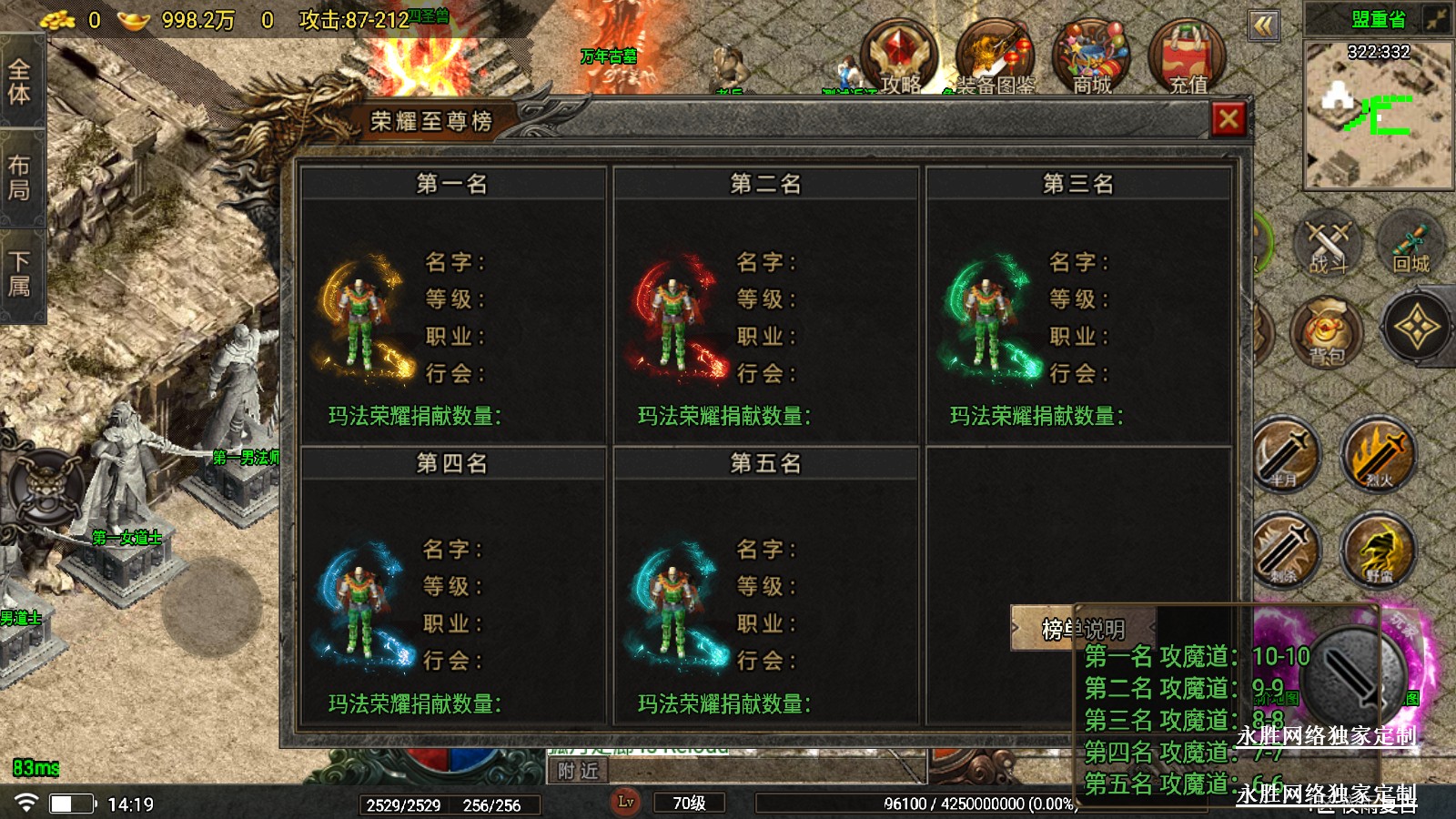Switch chat to the 附近 nearby channel

pos(579,772)
